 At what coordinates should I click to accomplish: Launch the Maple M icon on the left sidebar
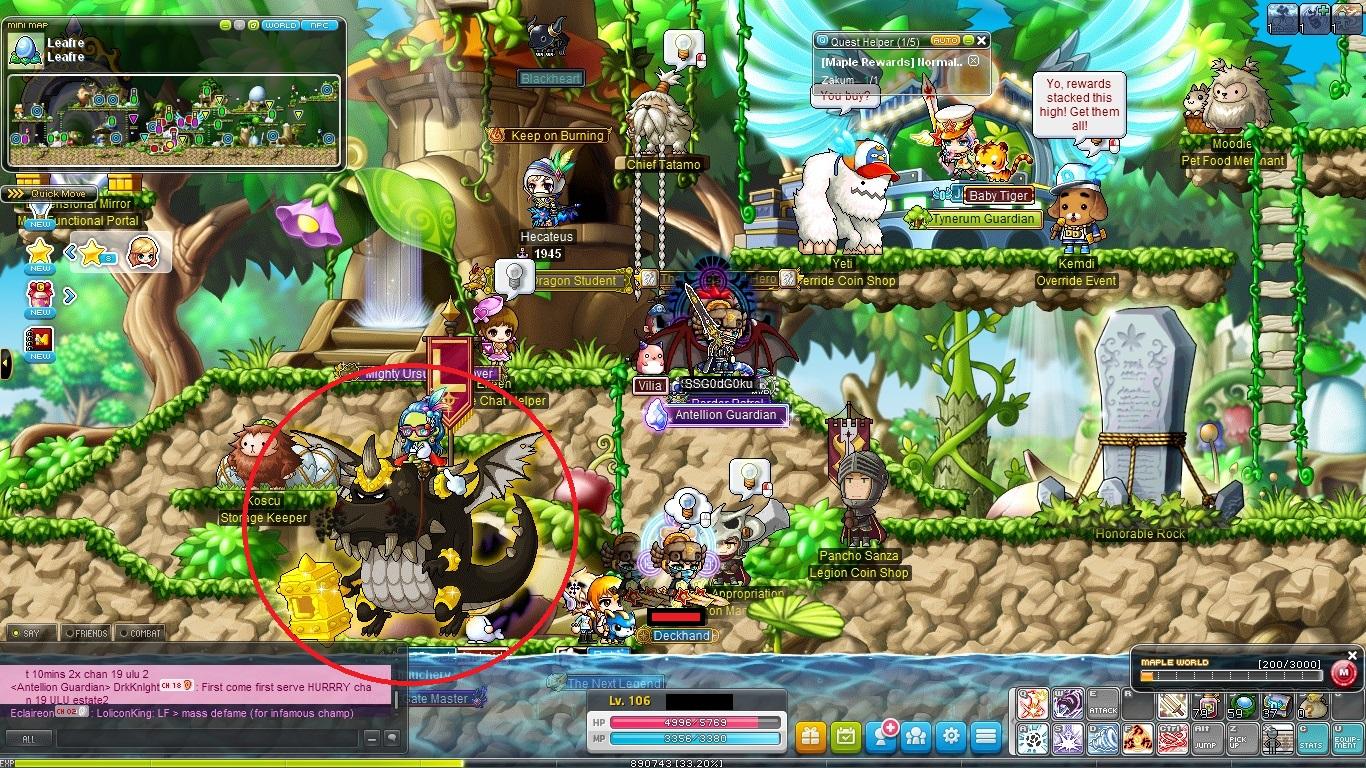click(x=39, y=338)
